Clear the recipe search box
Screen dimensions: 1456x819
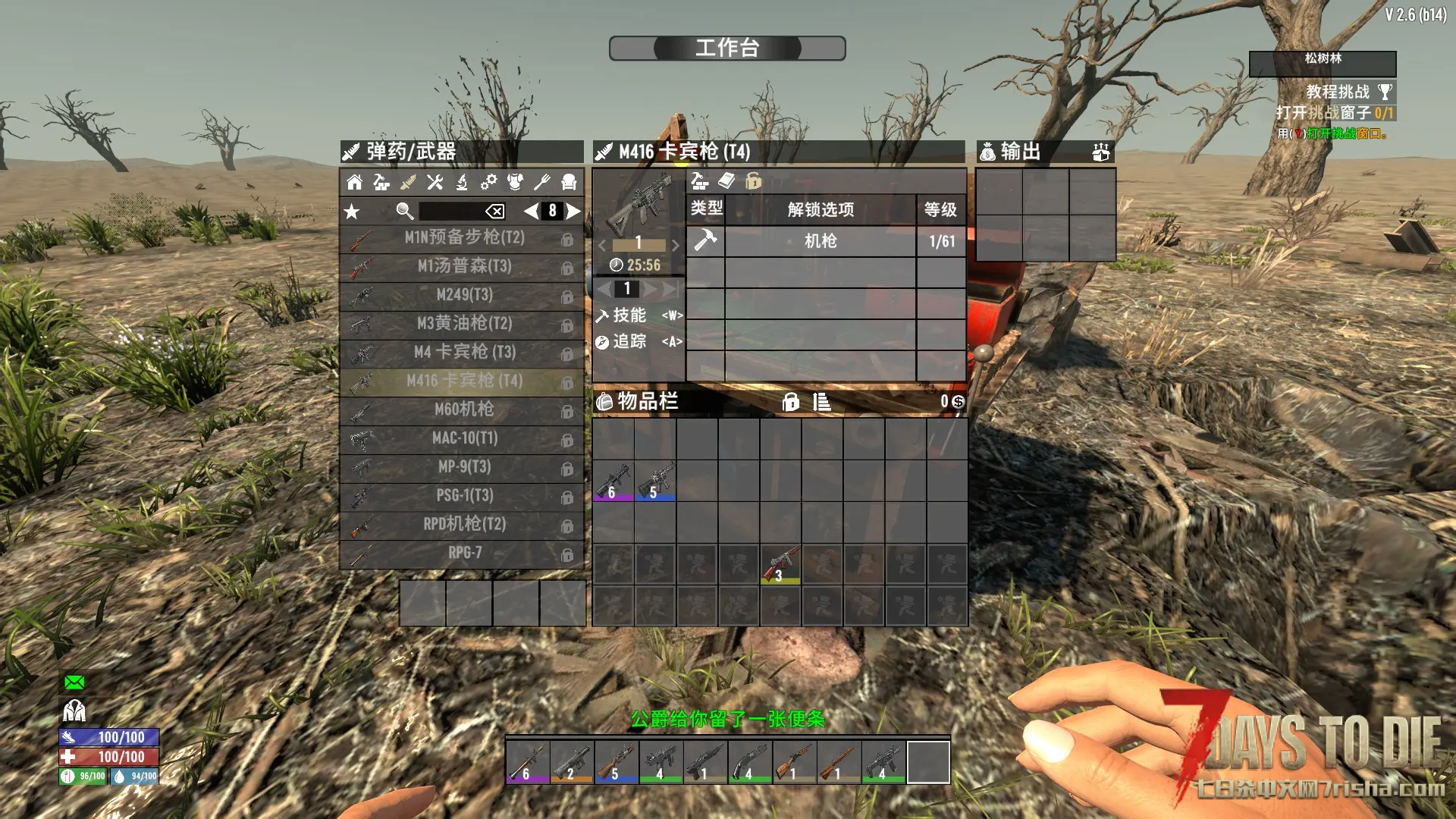pyautogui.click(x=494, y=212)
